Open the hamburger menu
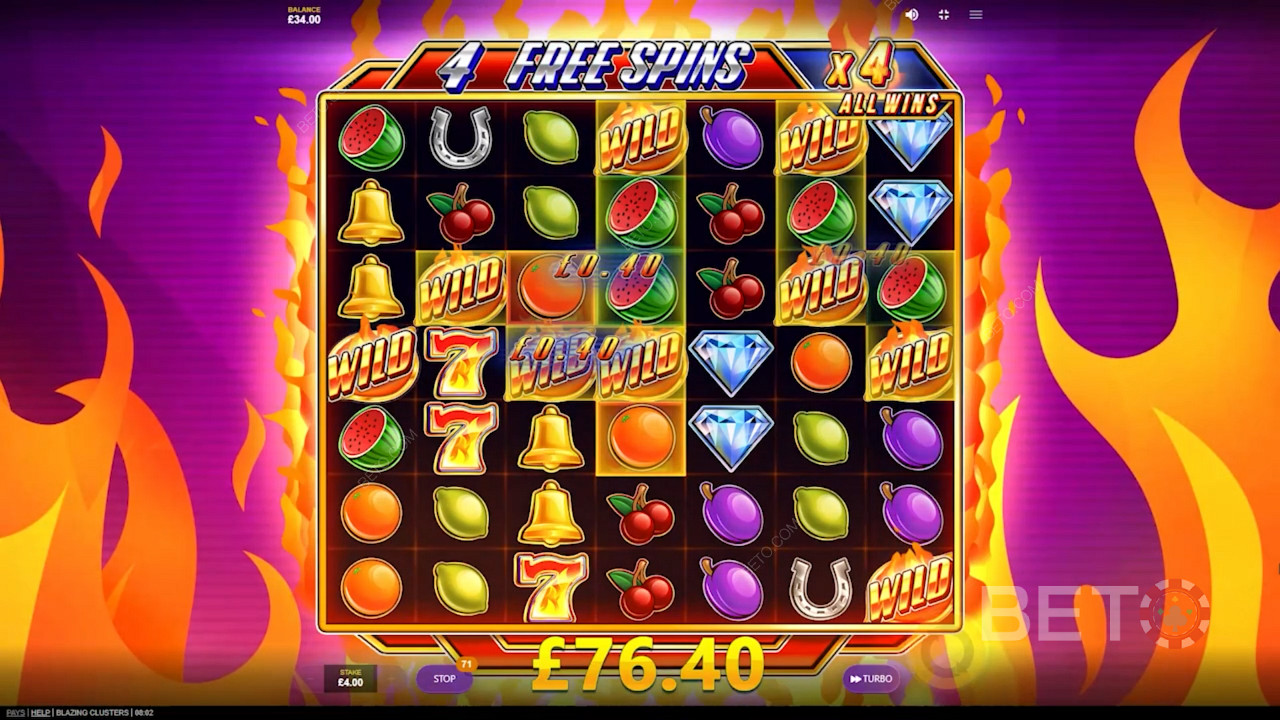1280x720 pixels. [x=976, y=15]
